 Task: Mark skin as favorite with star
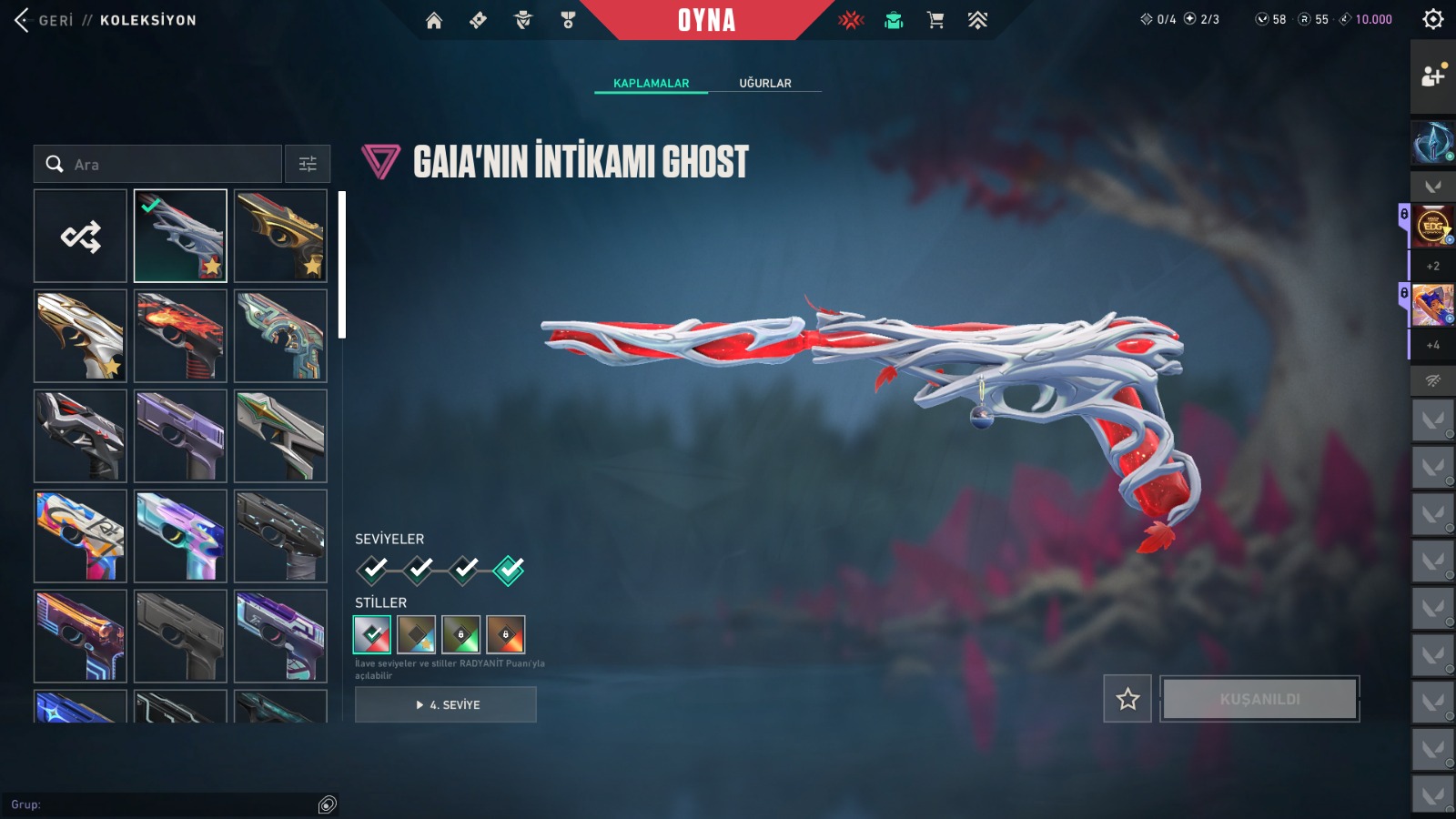coord(1127,699)
